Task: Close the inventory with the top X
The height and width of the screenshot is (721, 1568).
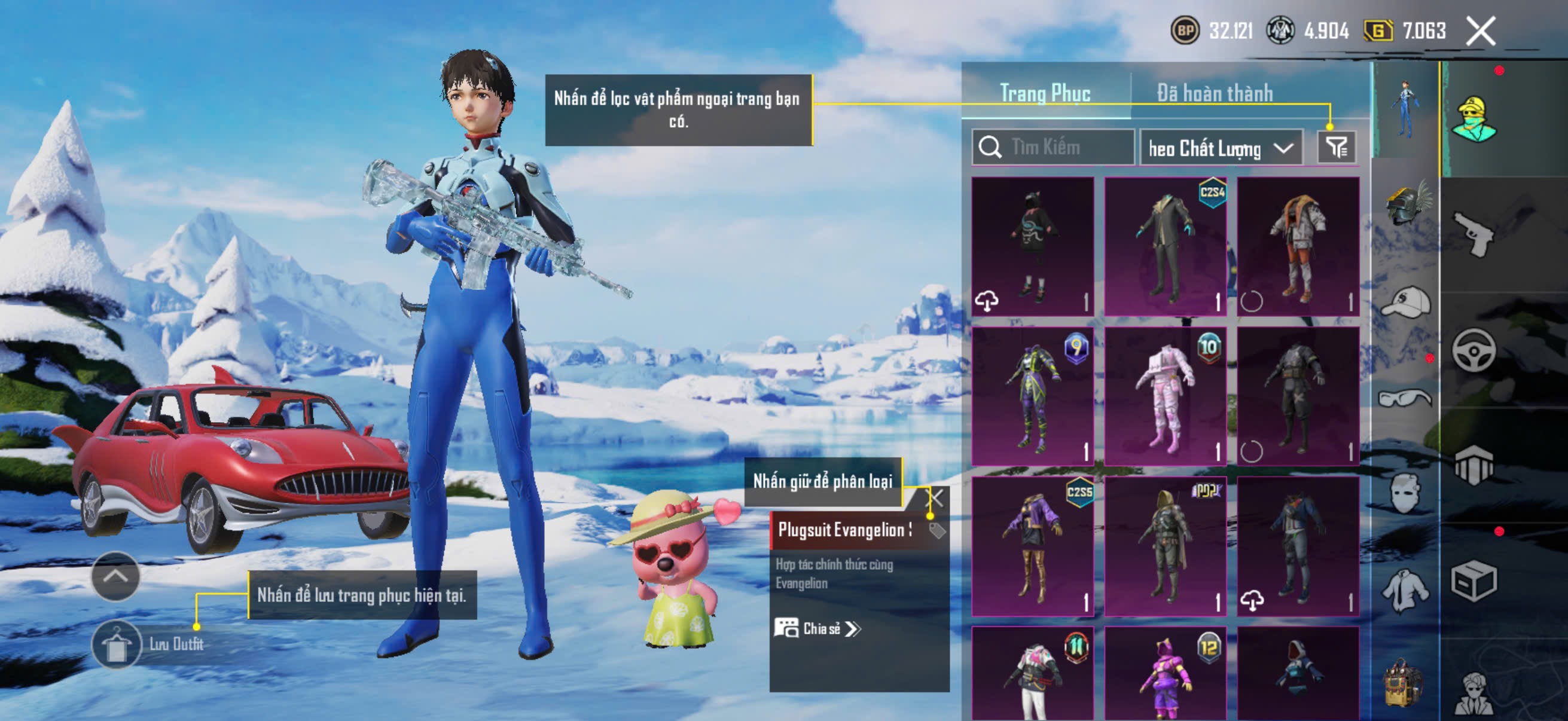Action: coord(1480,31)
